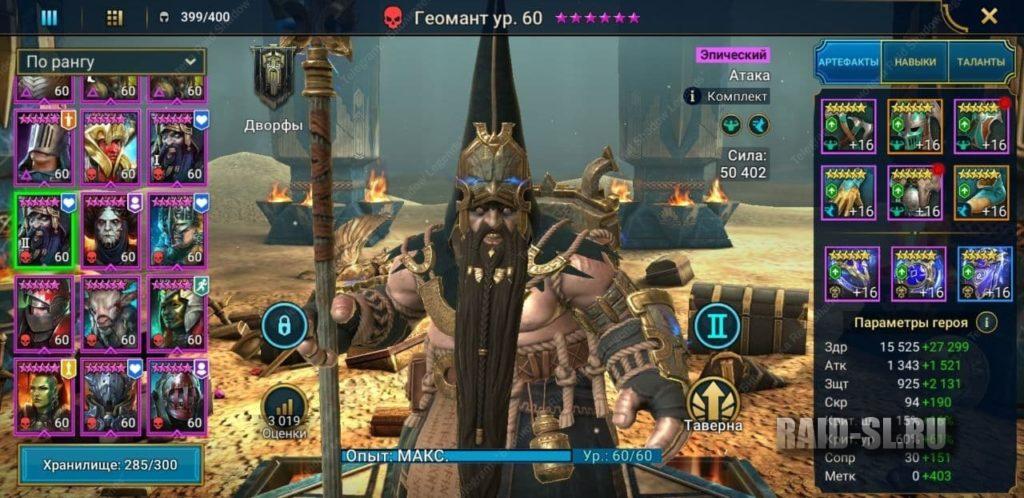Select the blue banner accessory slot
This screenshot has width=1024, height=498.
point(984,273)
